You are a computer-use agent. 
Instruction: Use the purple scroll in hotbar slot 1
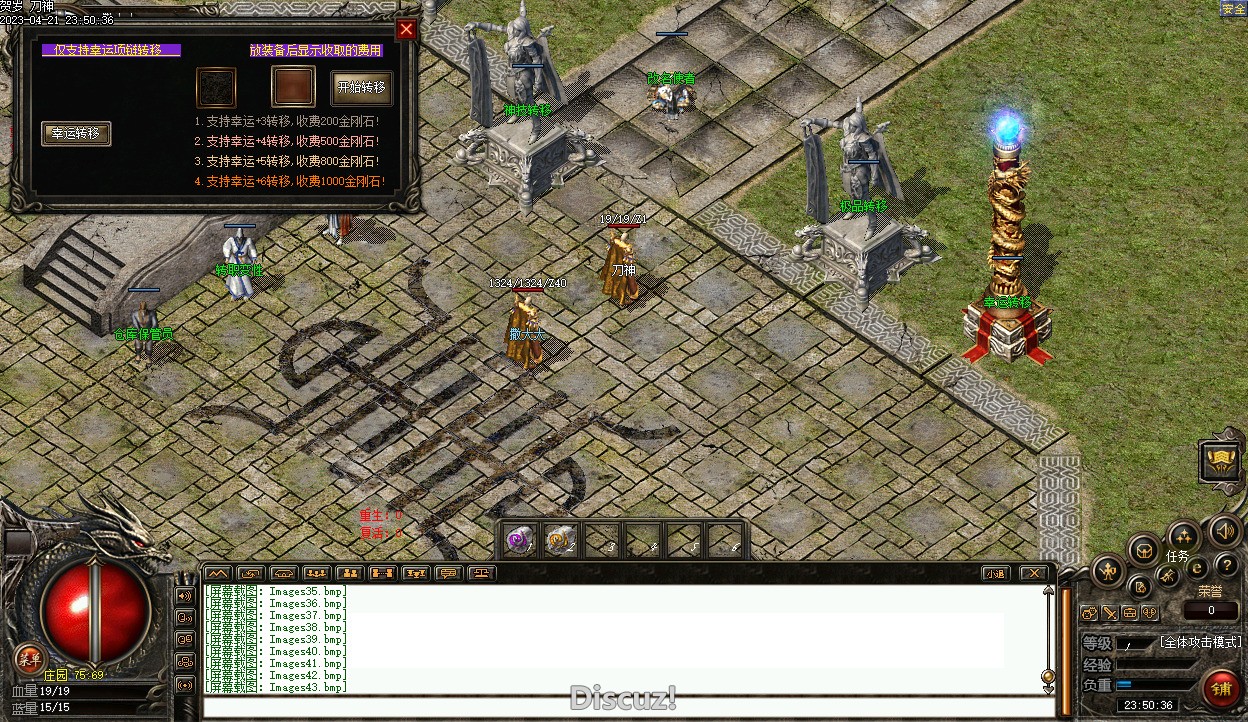[x=519, y=540]
